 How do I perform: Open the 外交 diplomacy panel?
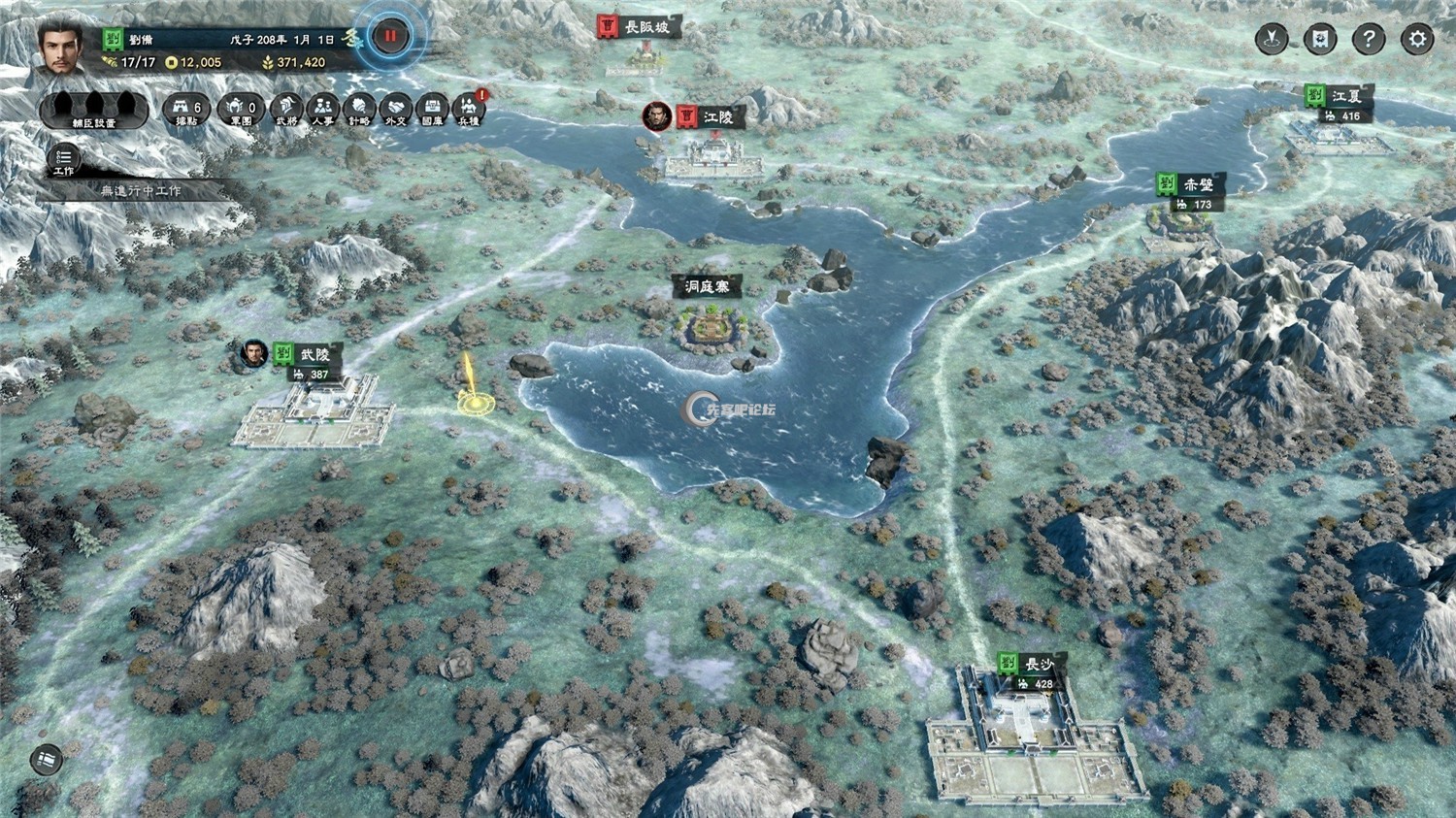[395, 107]
